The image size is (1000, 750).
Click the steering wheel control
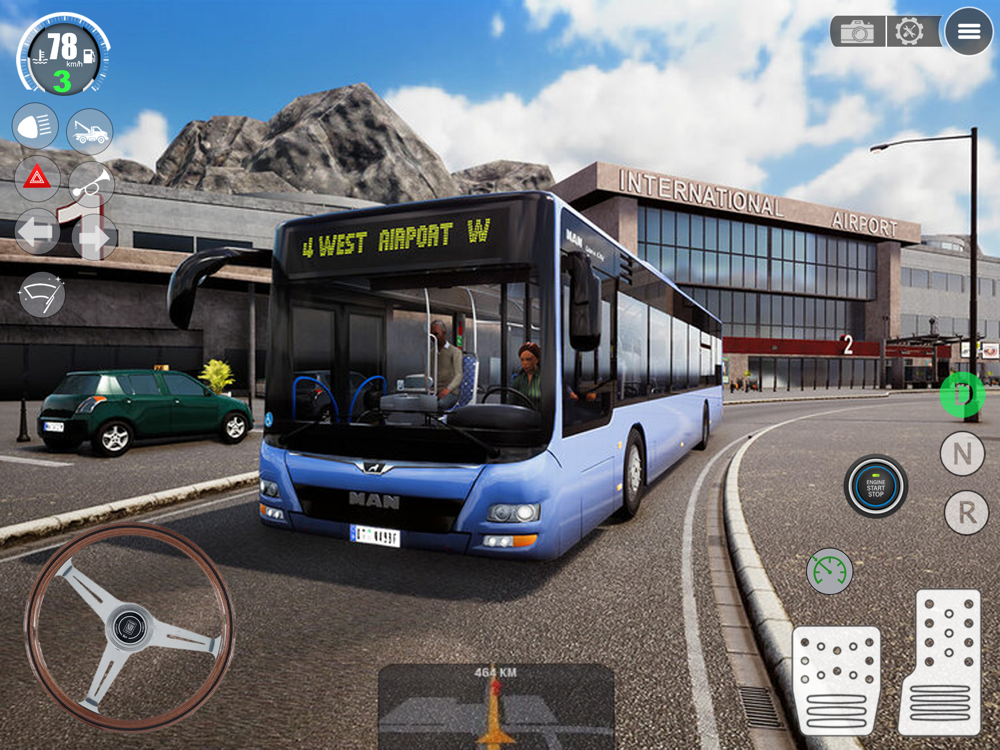(129, 628)
